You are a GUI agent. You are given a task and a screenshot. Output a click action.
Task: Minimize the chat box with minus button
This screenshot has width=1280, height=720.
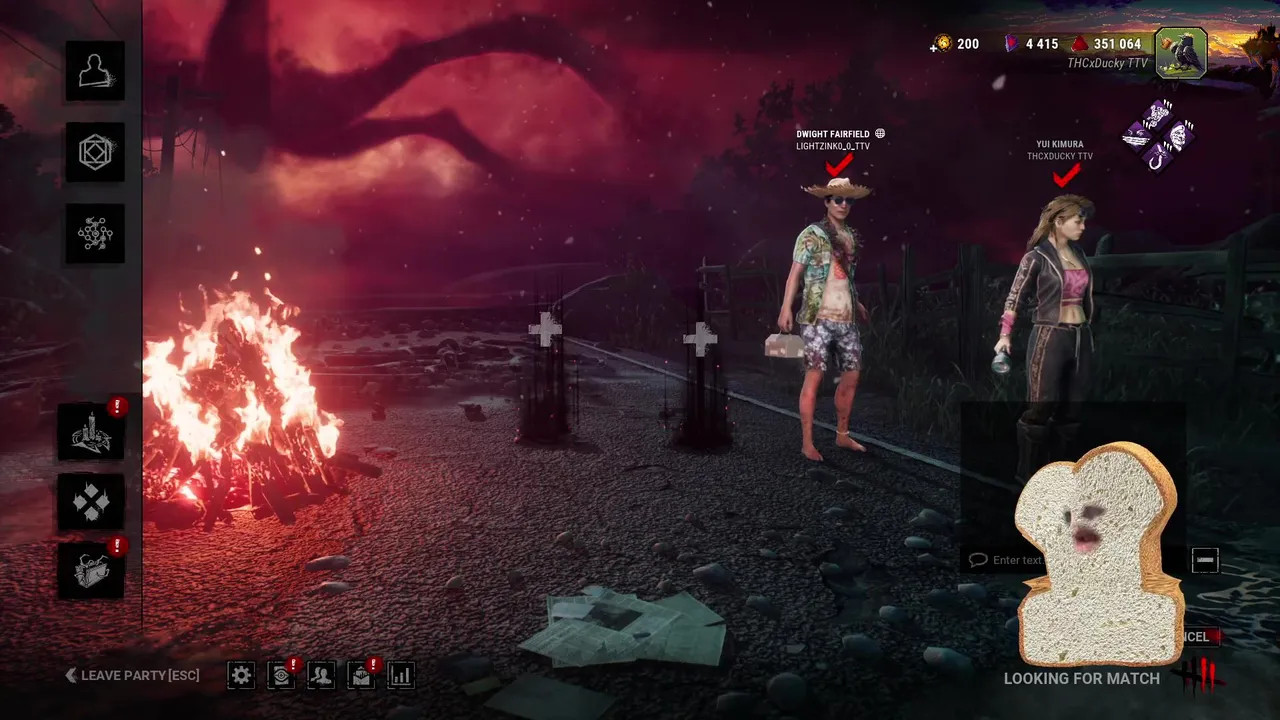click(1205, 560)
